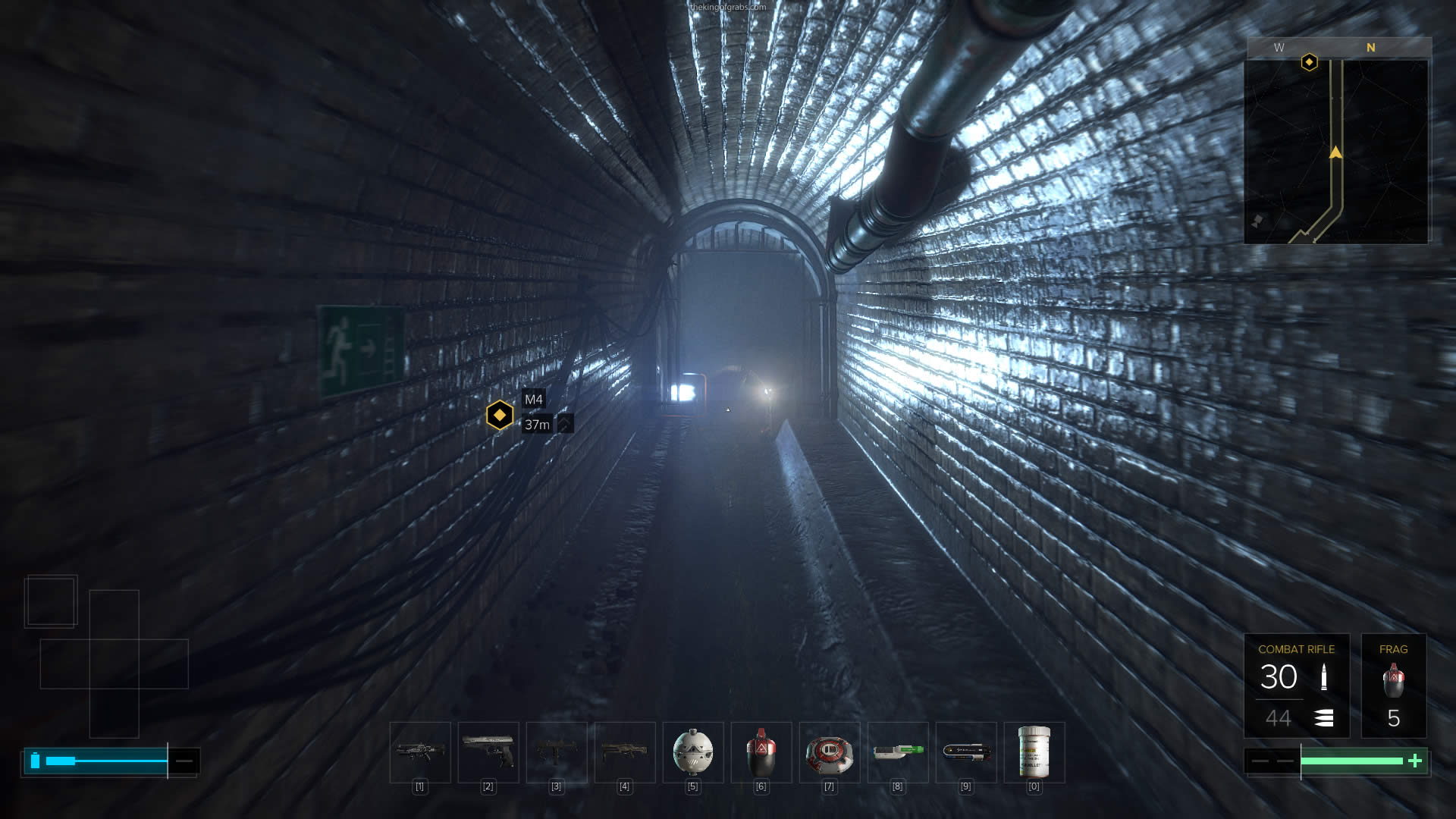Pick the white round grenade in slot 5

coord(693,752)
